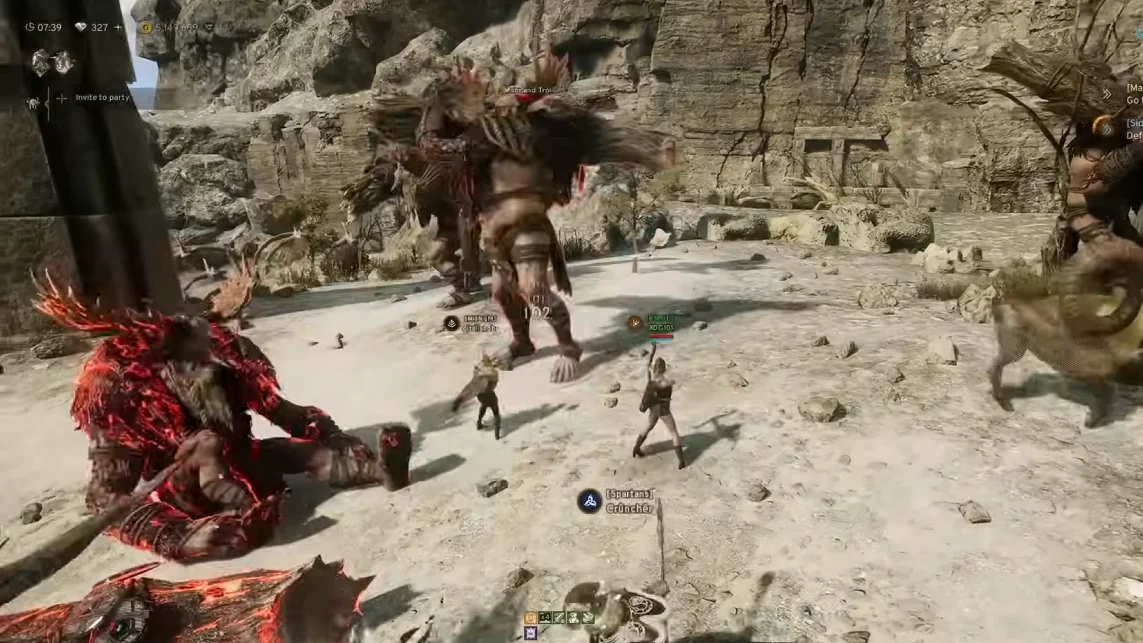1143x643 pixels.
Task: Expand the main quest tracker chevron
Action: click(1107, 94)
